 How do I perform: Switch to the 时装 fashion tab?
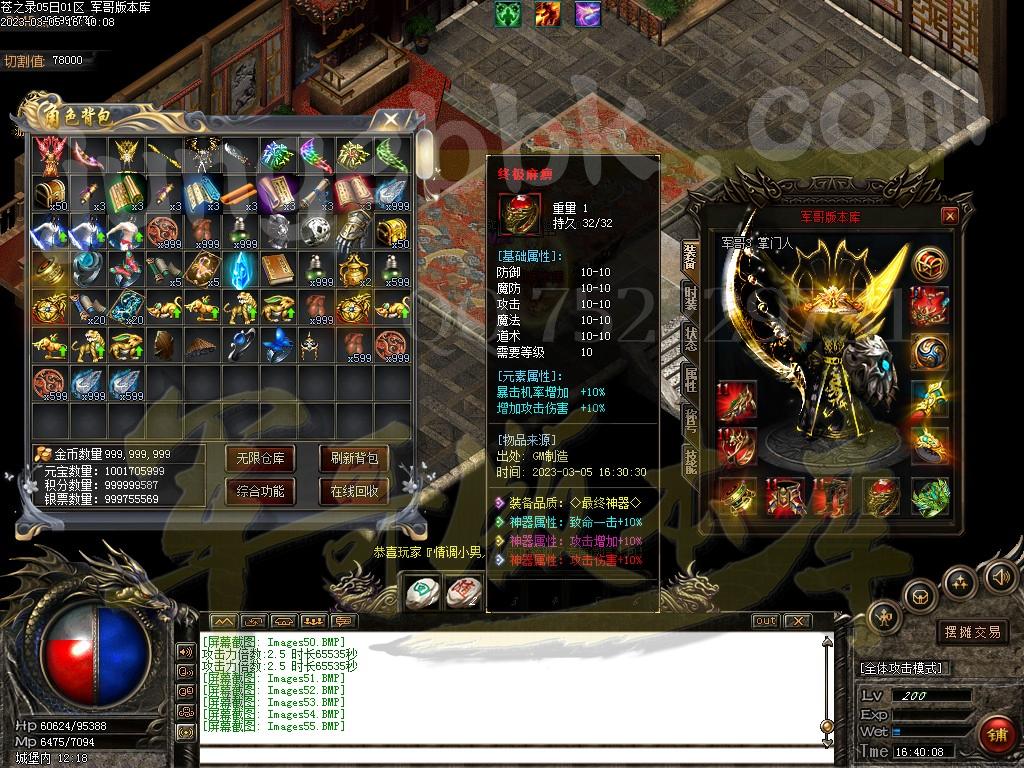[x=690, y=295]
